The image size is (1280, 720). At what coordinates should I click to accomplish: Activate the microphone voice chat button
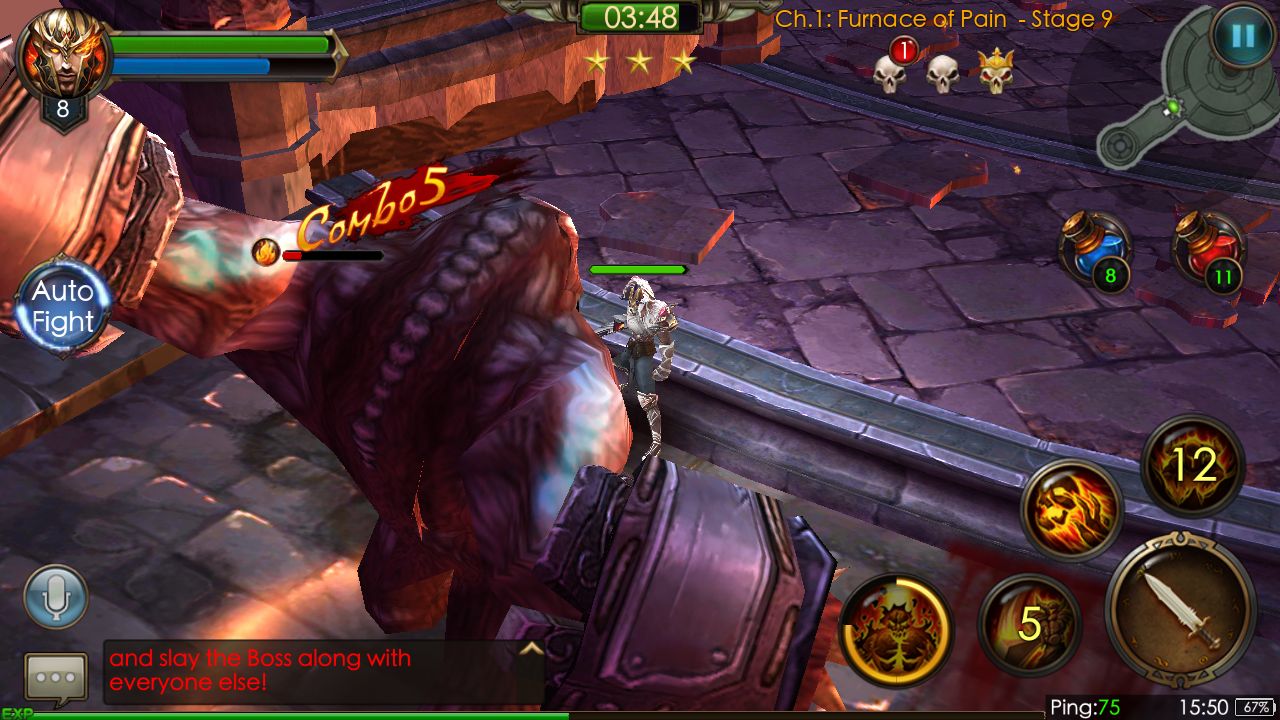tap(56, 597)
